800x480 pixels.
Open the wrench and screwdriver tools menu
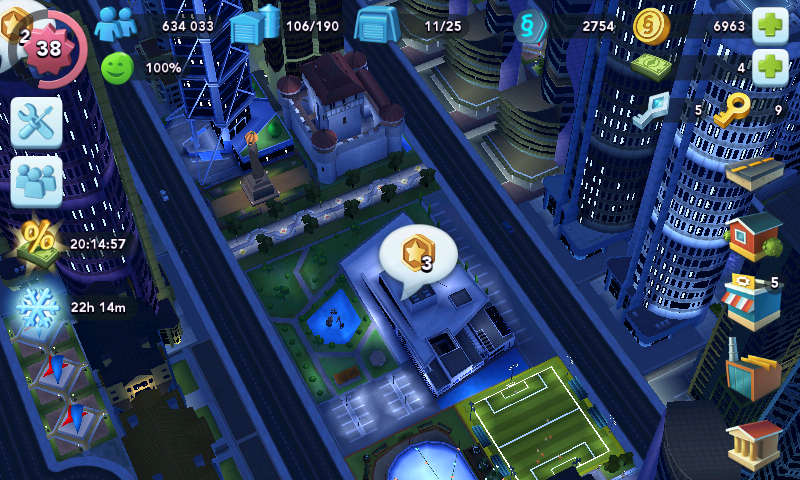pos(37,122)
